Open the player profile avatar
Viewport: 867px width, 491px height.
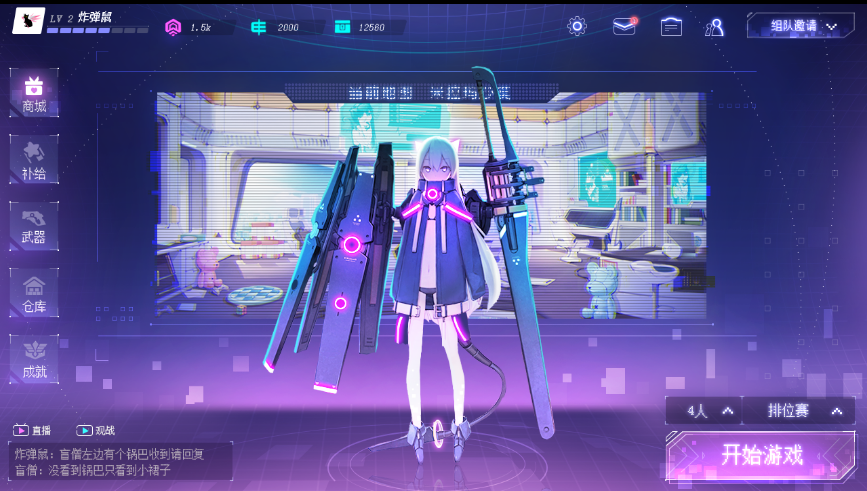[x=28, y=19]
